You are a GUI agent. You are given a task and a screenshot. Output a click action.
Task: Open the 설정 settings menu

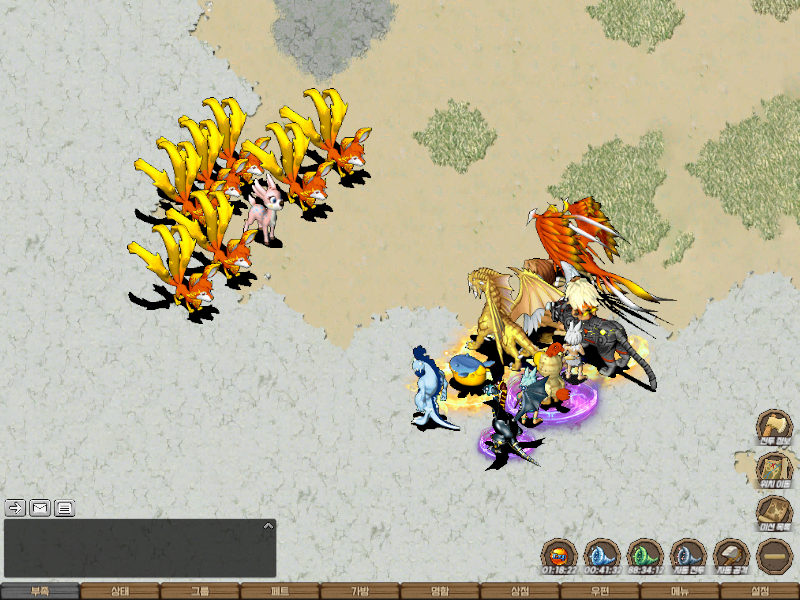760,591
